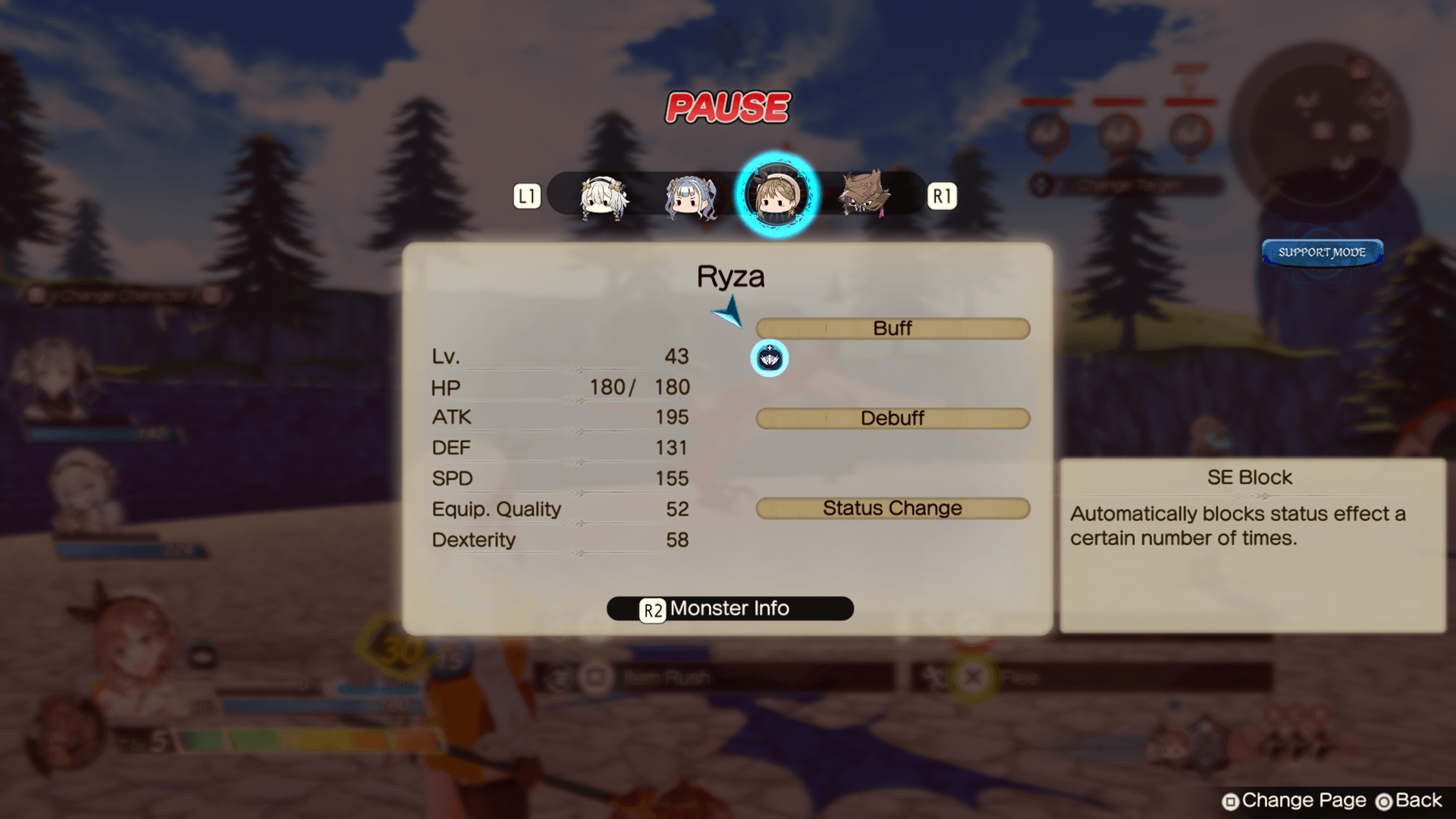The width and height of the screenshot is (1456, 819).
Task: Select the white-haired character portrait
Action: tap(604, 196)
